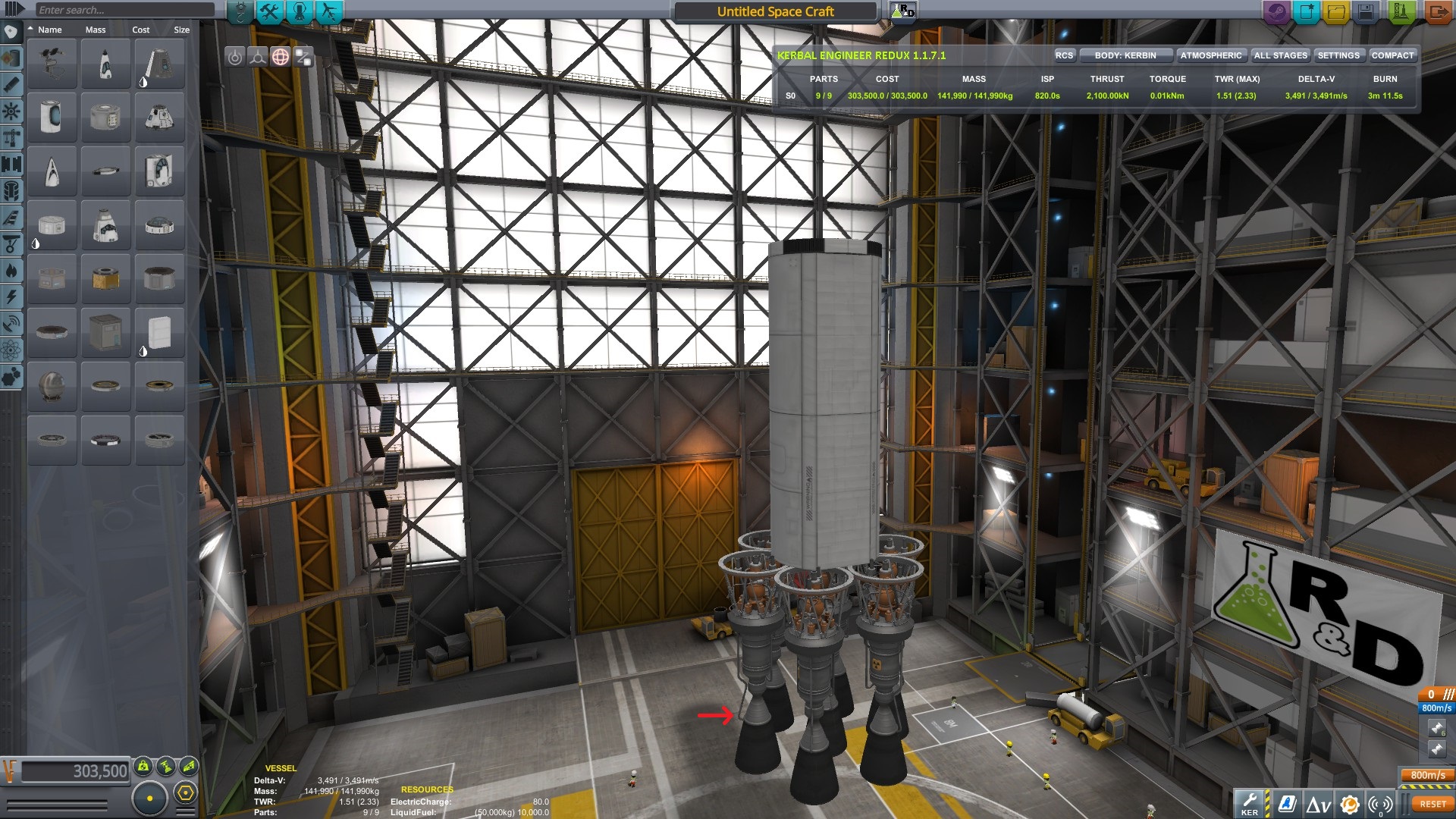1456x819 pixels.
Task: Toggle symmetry mode with the round dial button
Action: coord(152,798)
